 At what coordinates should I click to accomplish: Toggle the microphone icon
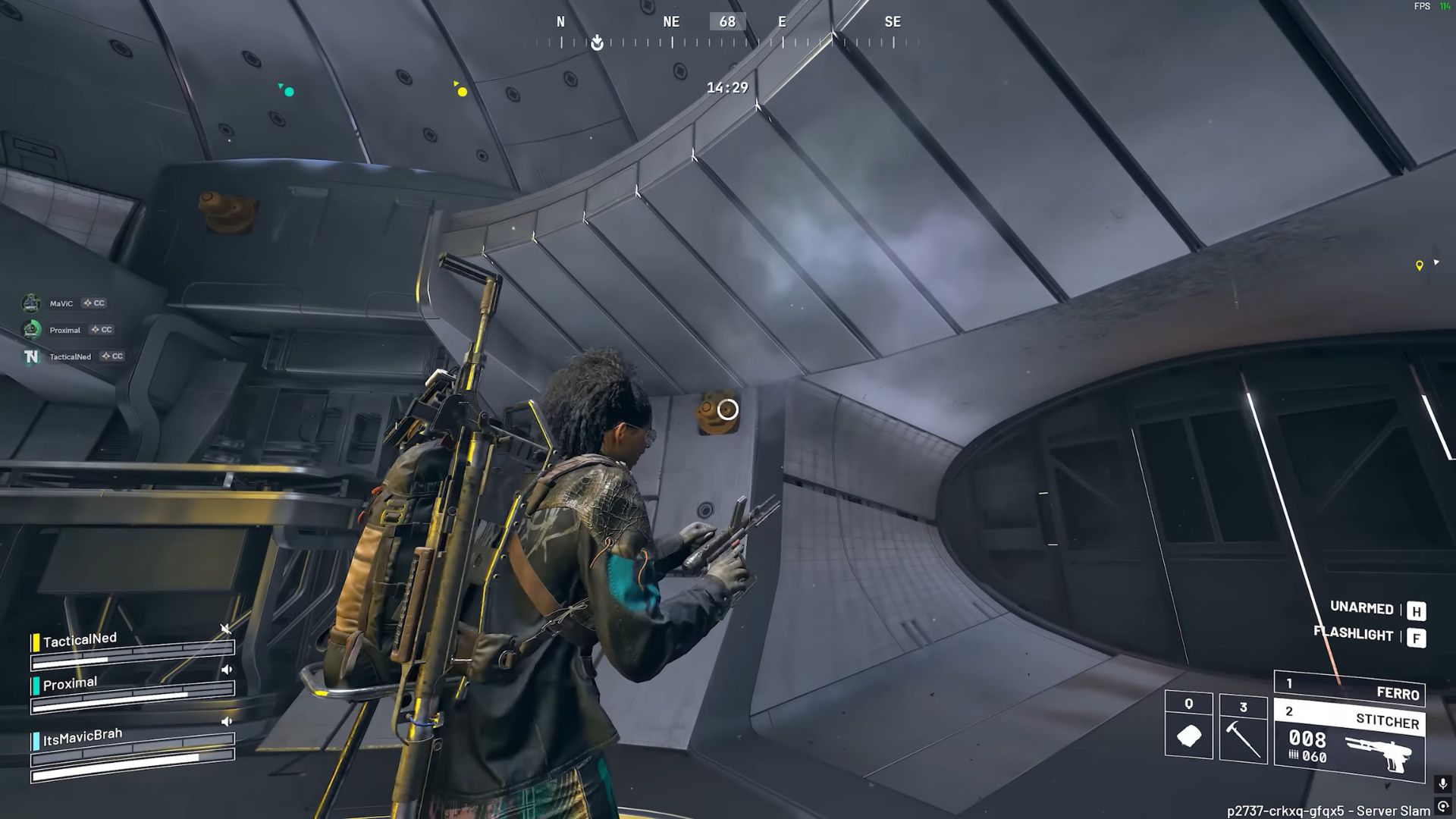pyautogui.click(x=1442, y=783)
